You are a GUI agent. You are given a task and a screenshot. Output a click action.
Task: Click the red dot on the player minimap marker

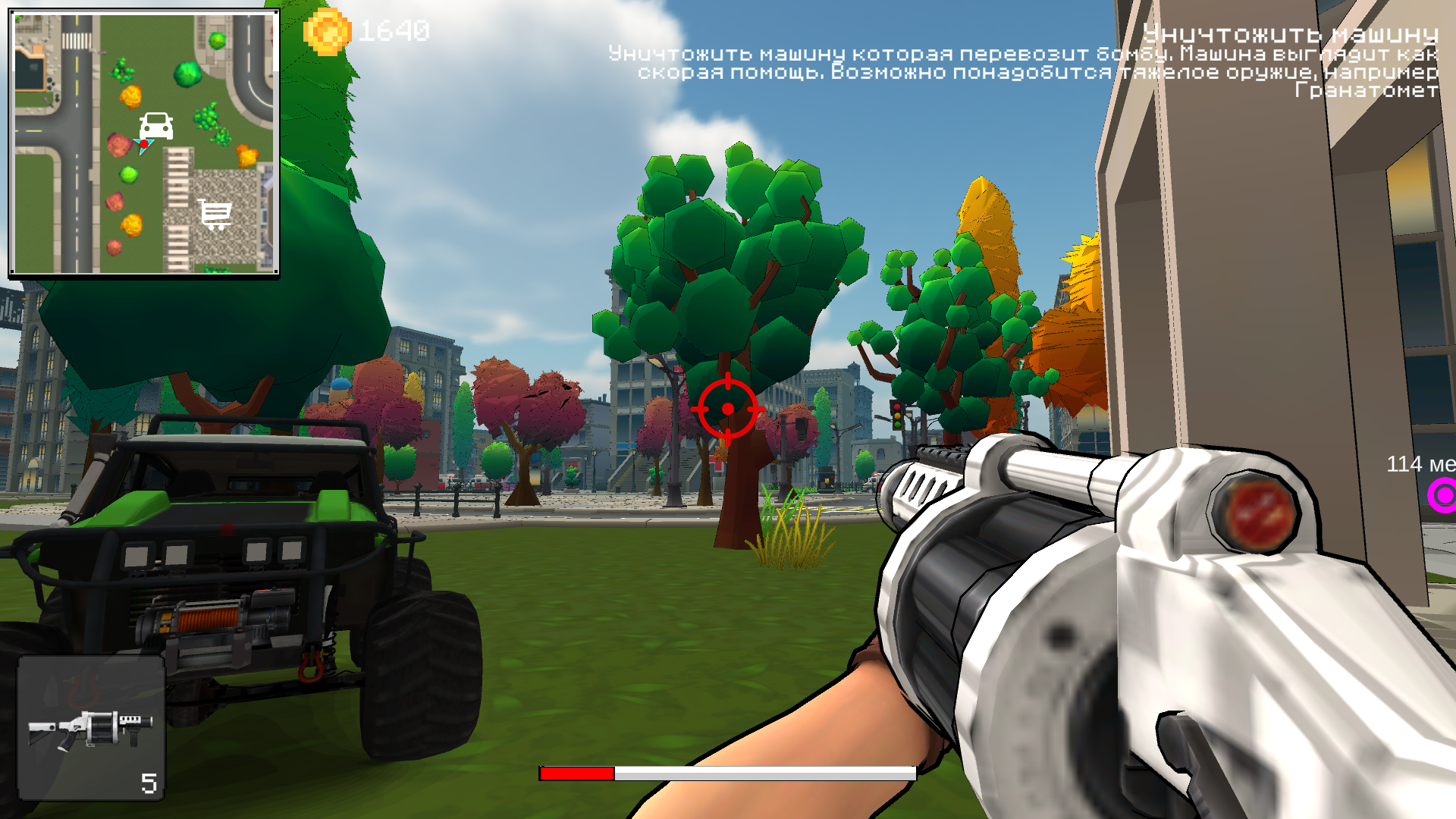pyautogui.click(x=143, y=144)
